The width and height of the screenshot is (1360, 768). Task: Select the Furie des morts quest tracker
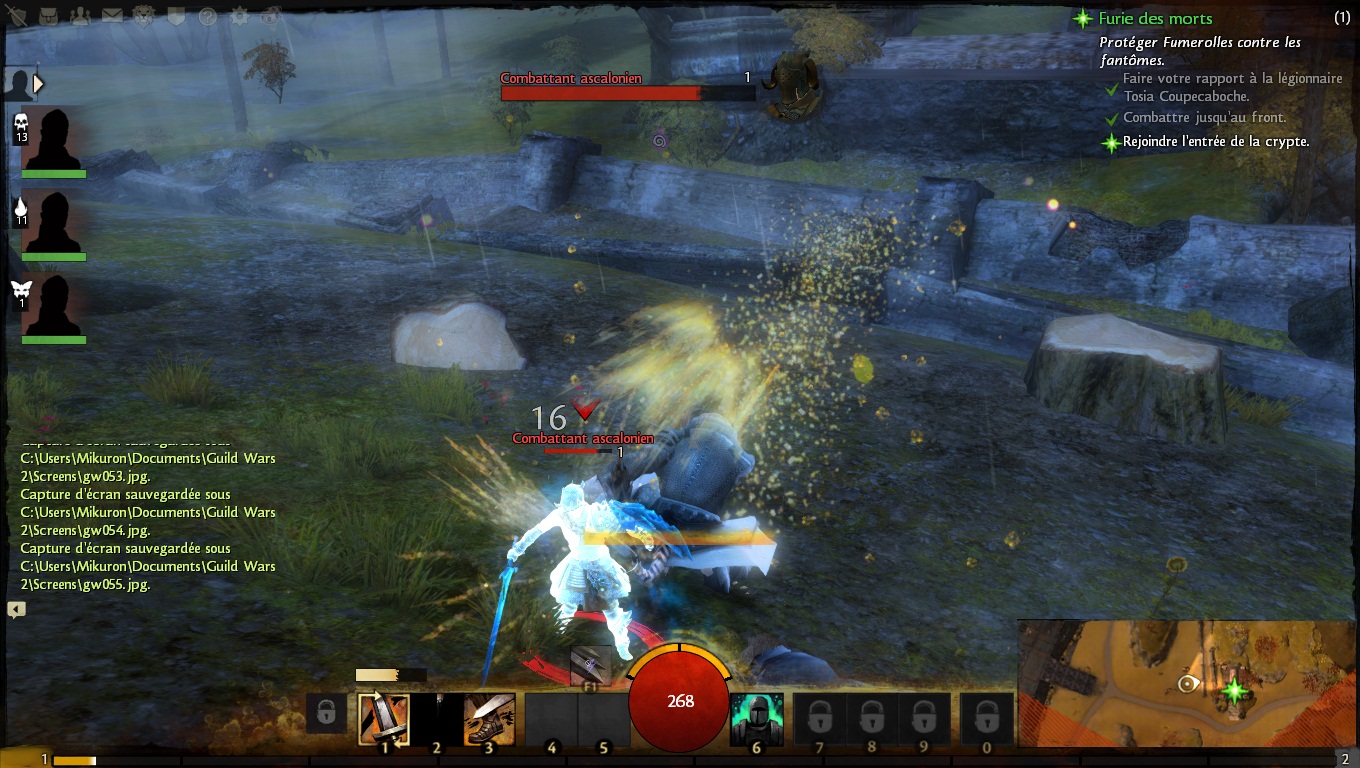1155,18
